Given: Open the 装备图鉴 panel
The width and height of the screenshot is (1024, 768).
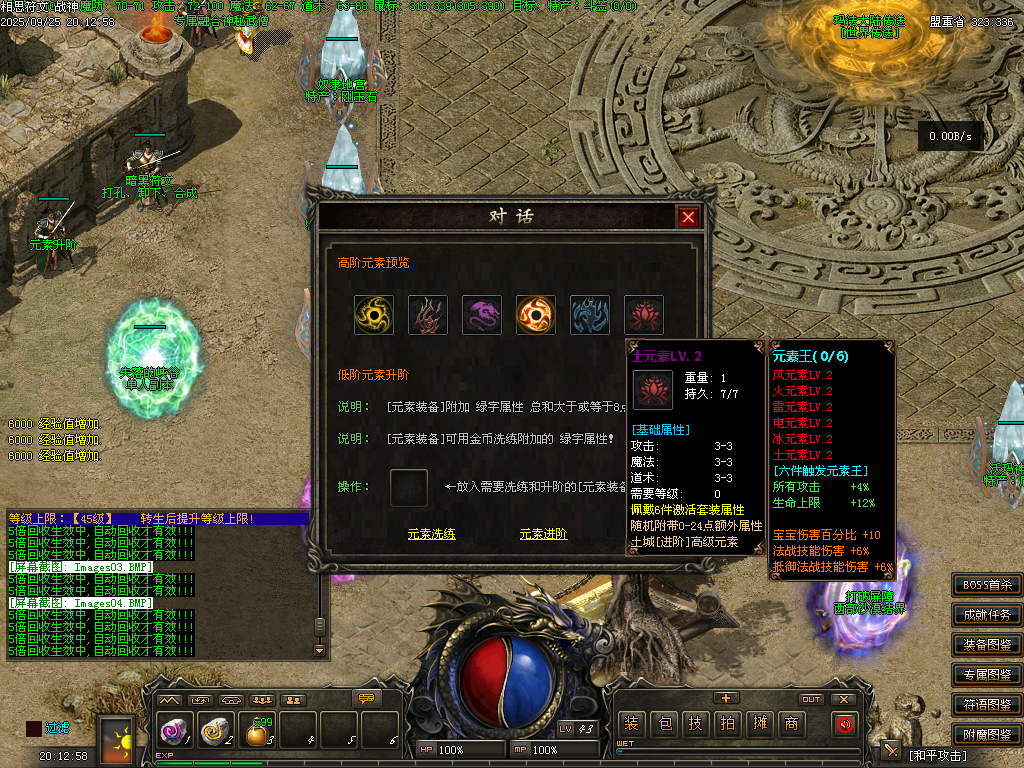Looking at the screenshot, I should (x=987, y=645).
